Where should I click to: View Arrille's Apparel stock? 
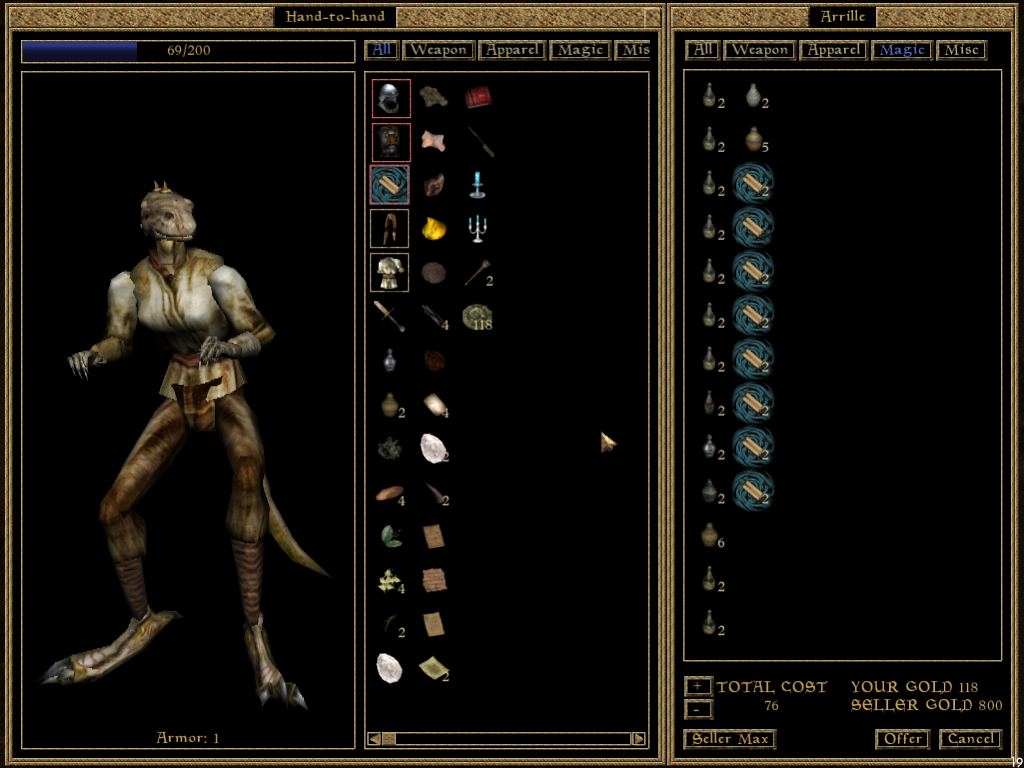[834, 49]
